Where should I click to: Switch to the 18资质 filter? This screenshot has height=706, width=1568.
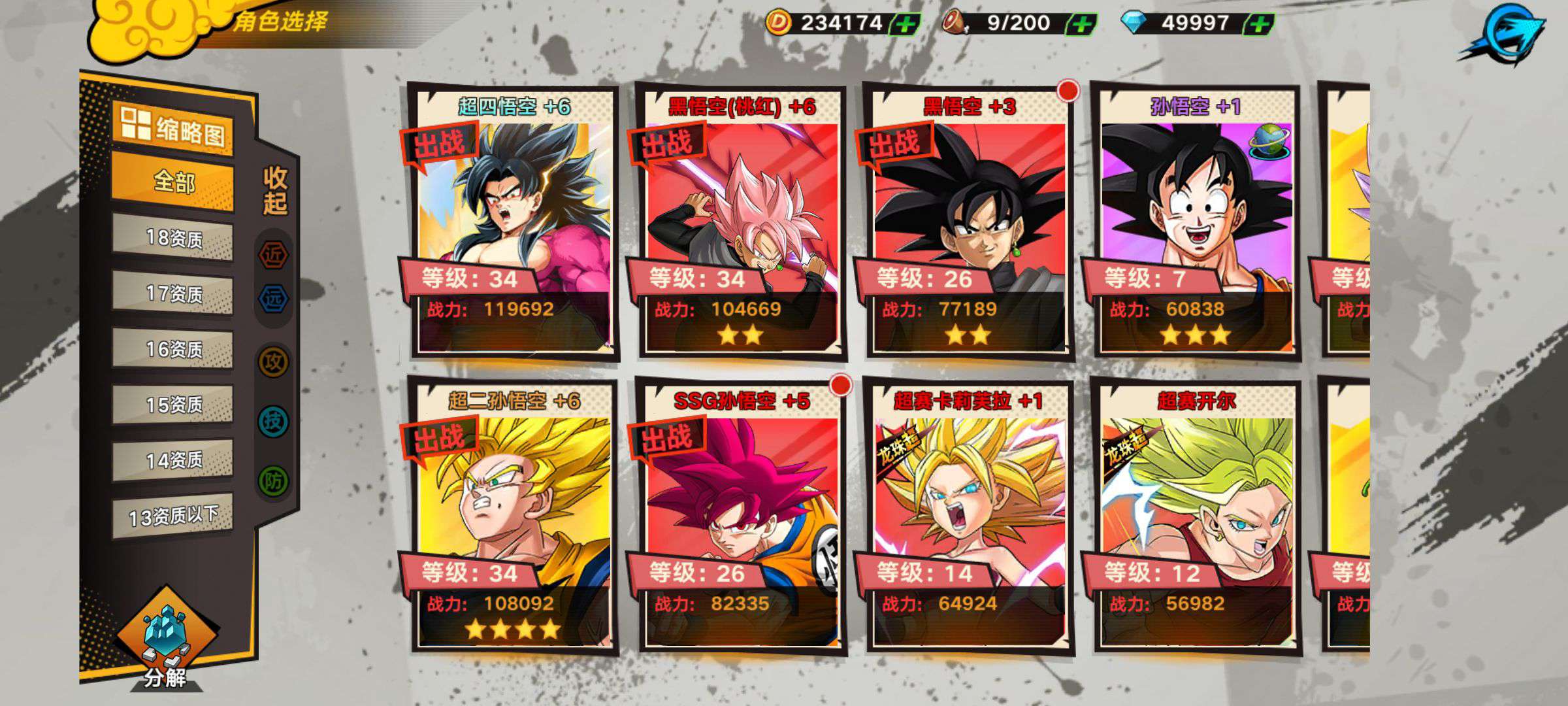point(173,238)
